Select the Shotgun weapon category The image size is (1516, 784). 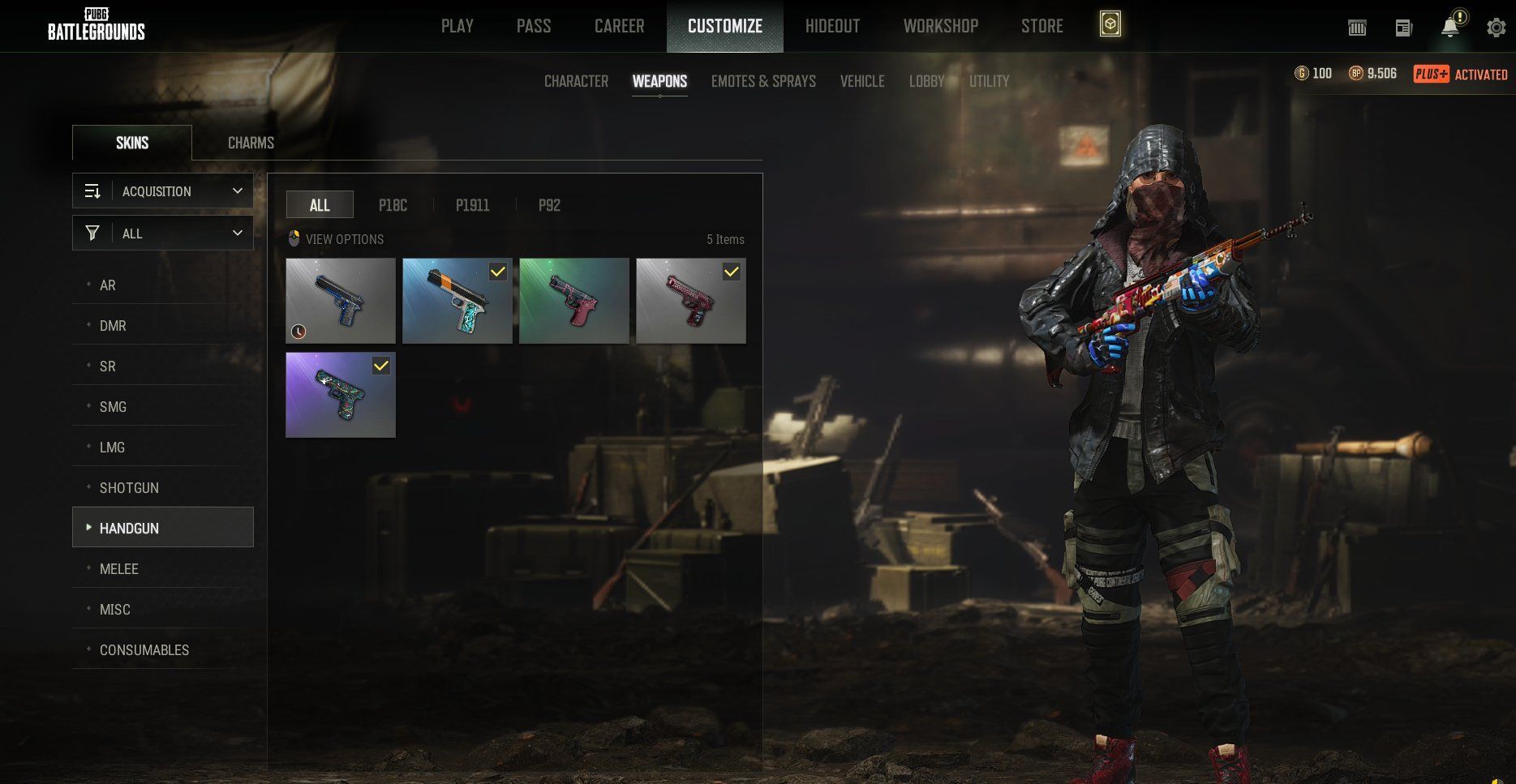coord(129,488)
